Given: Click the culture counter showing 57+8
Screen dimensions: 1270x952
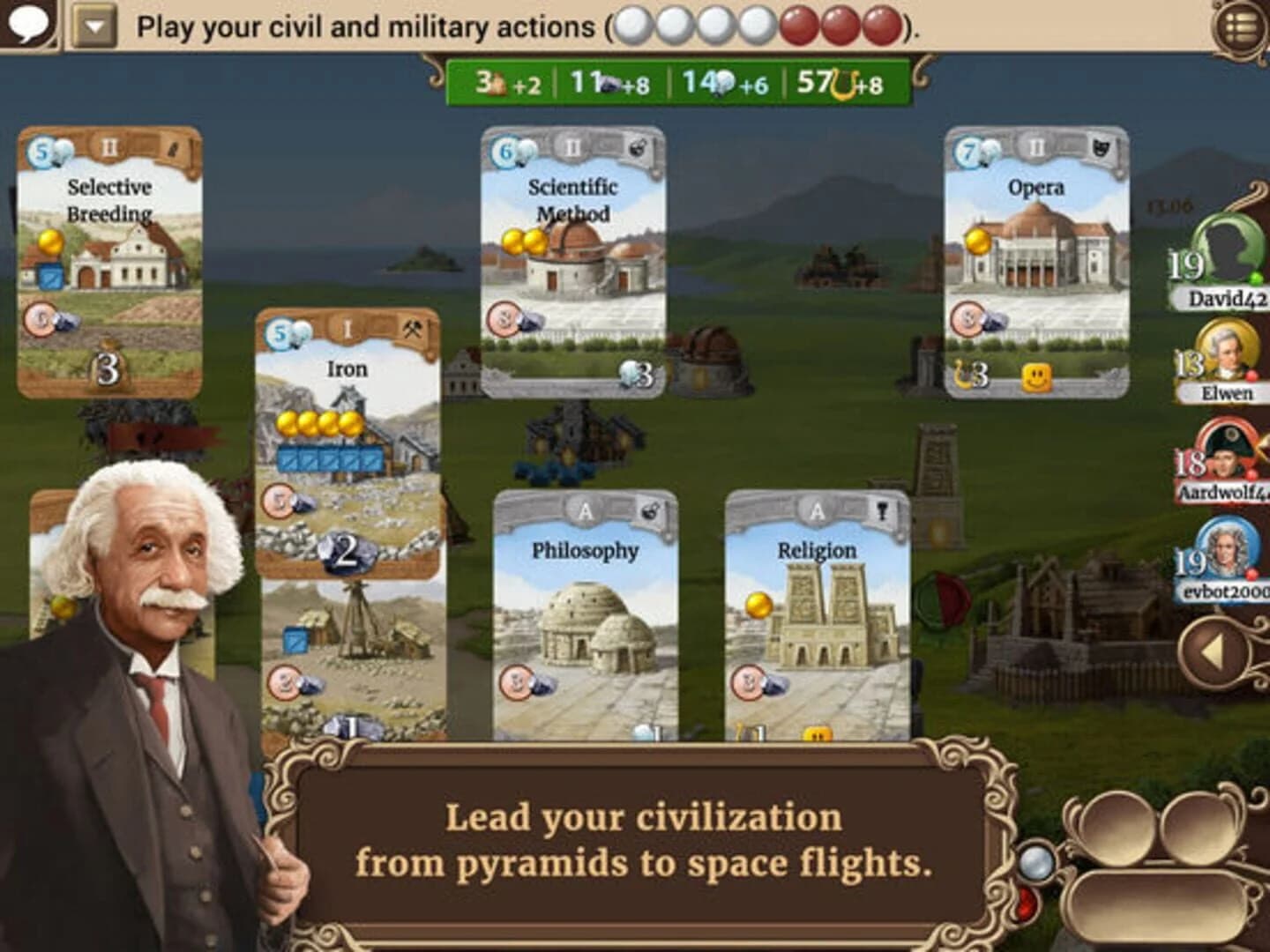Looking at the screenshot, I should [x=838, y=82].
